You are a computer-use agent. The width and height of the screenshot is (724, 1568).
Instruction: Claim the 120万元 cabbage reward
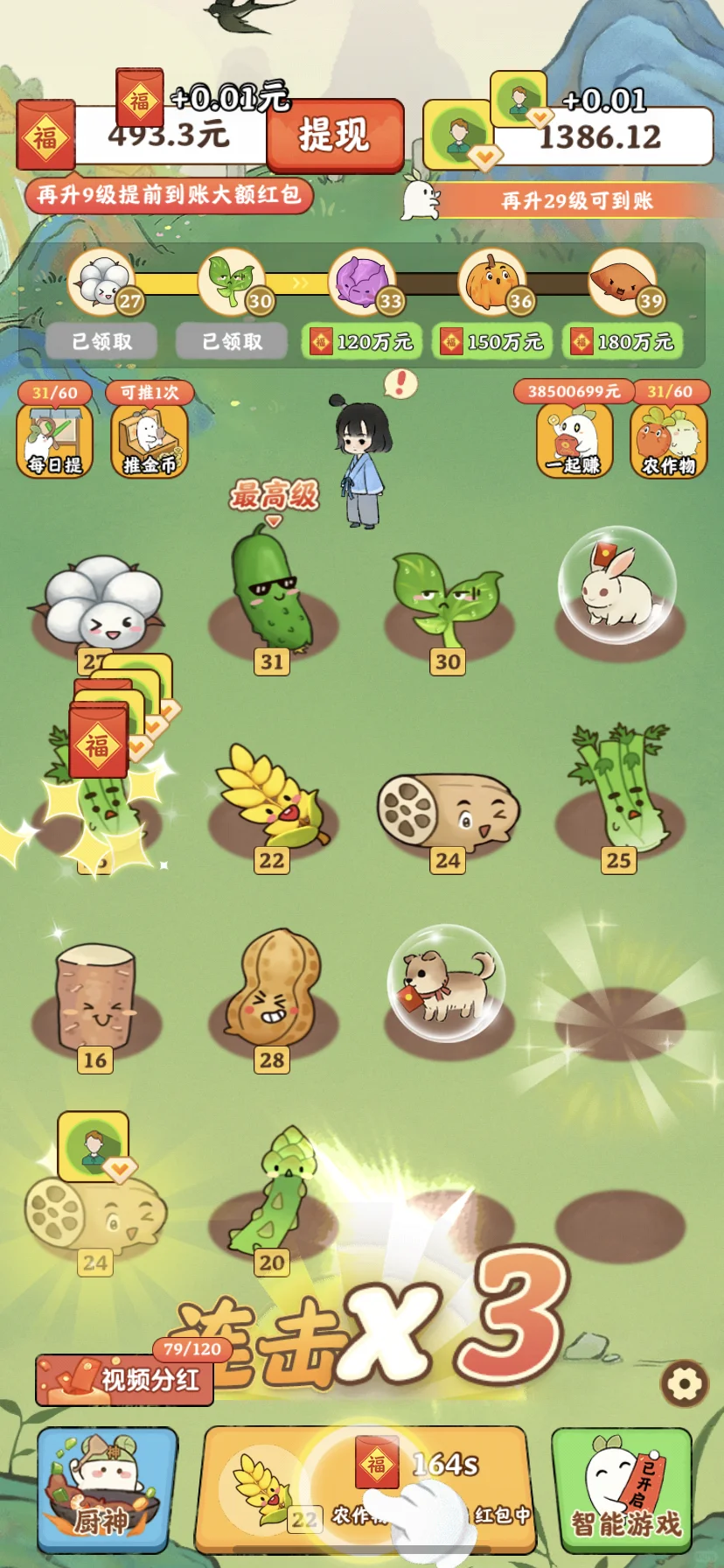[x=362, y=341]
